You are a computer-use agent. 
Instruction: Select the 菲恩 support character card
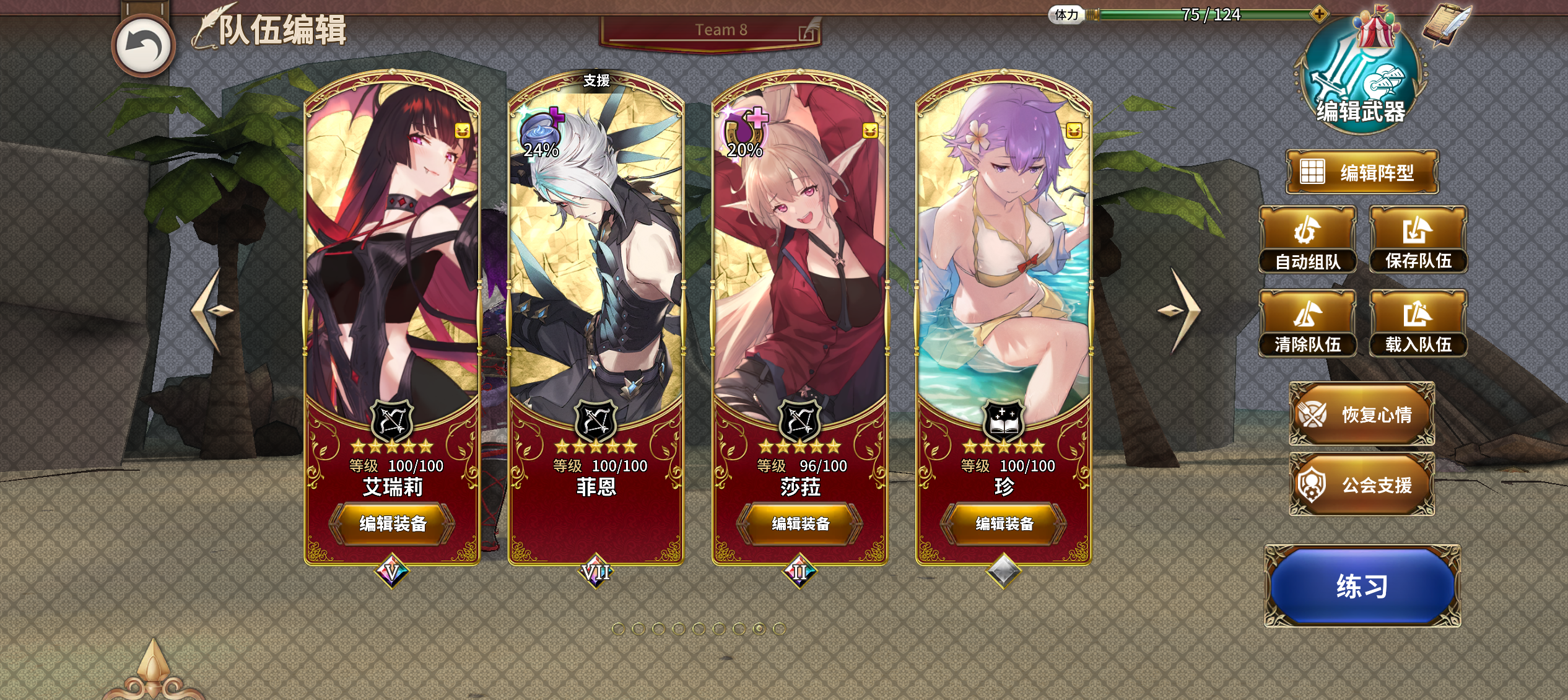click(596, 279)
